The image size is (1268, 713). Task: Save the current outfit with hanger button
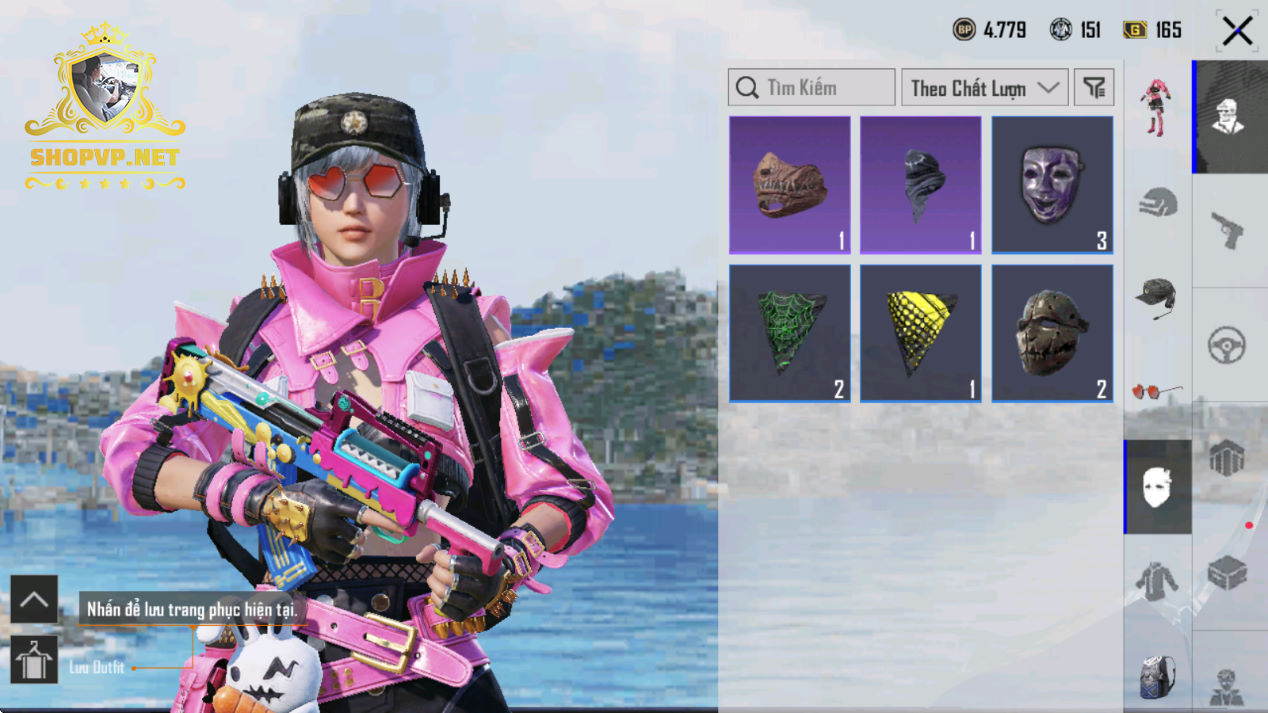click(x=34, y=660)
